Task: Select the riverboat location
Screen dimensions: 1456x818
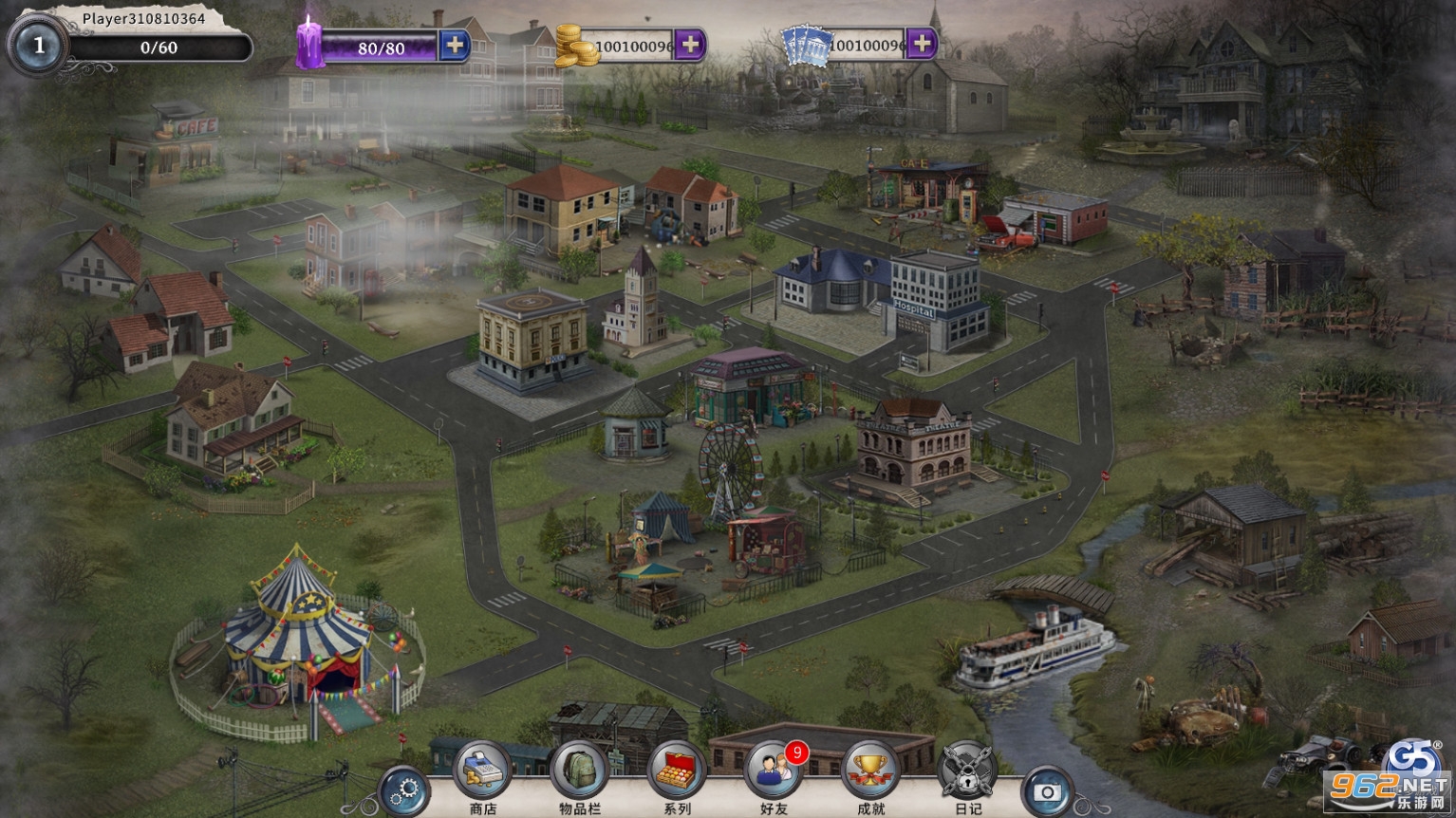Action: tap(1035, 645)
